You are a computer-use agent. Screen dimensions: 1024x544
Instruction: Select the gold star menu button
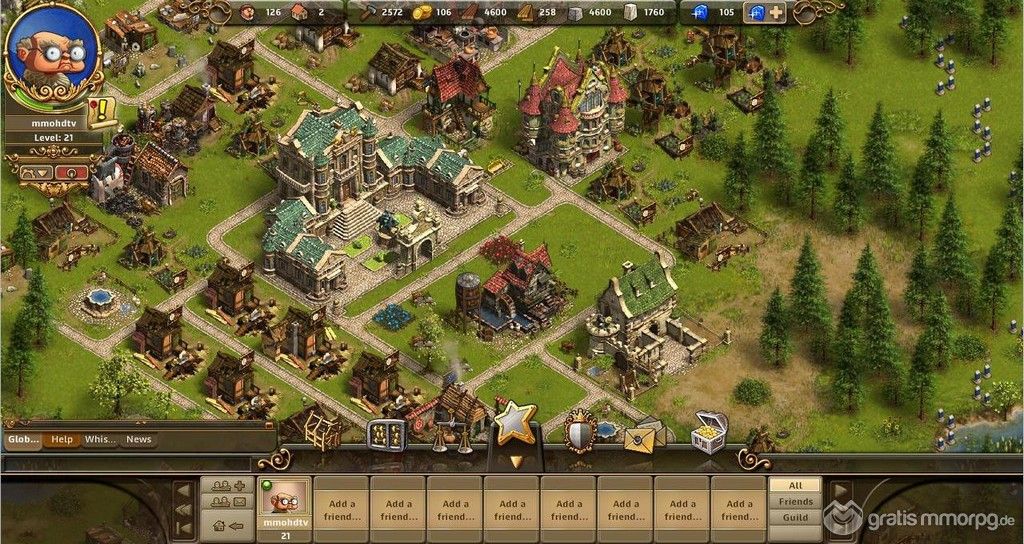click(515, 426)
